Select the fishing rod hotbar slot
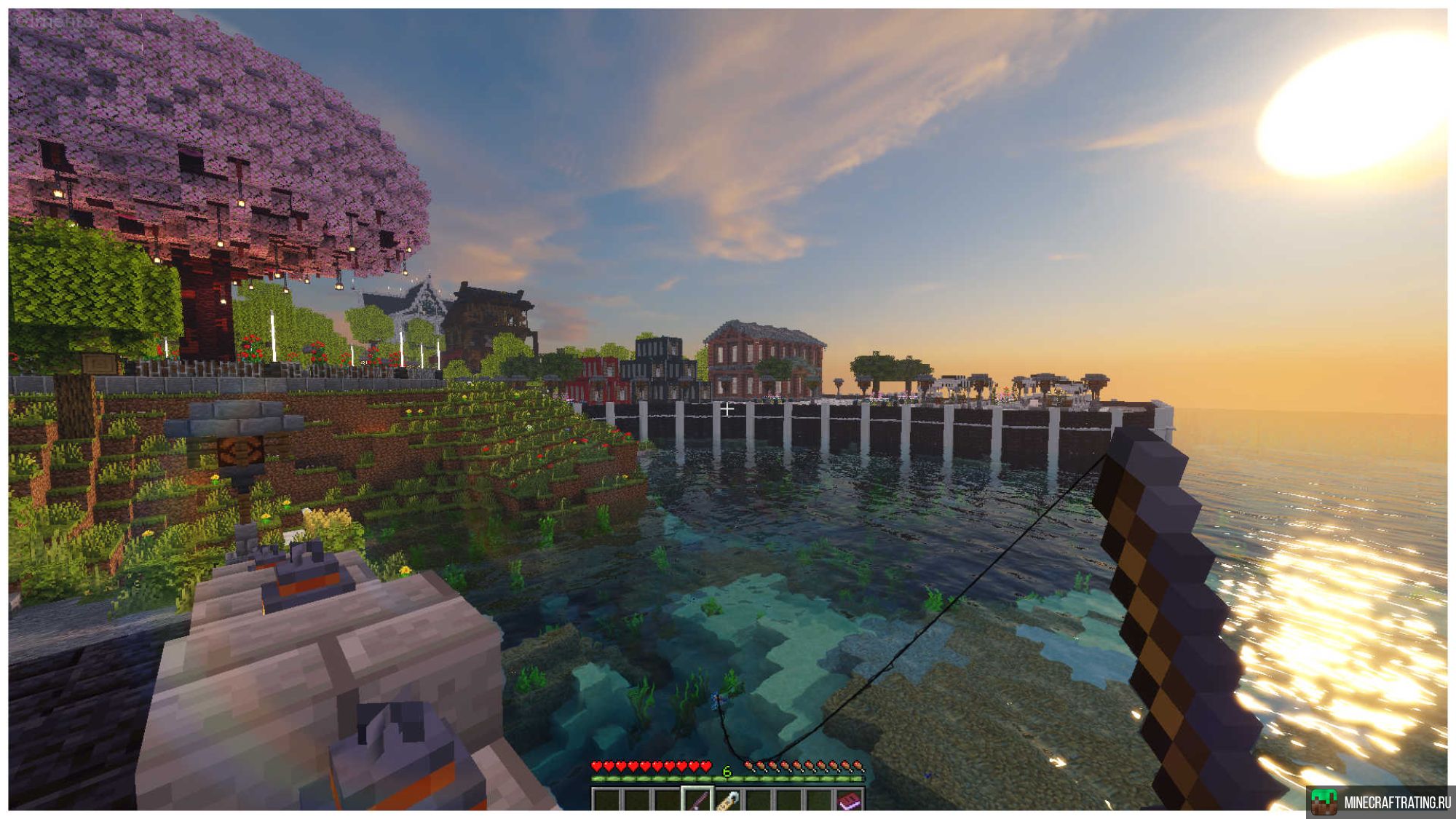The width and height of the screenshot is (1456, 819). pyautogui.click(x=697, y=800)
